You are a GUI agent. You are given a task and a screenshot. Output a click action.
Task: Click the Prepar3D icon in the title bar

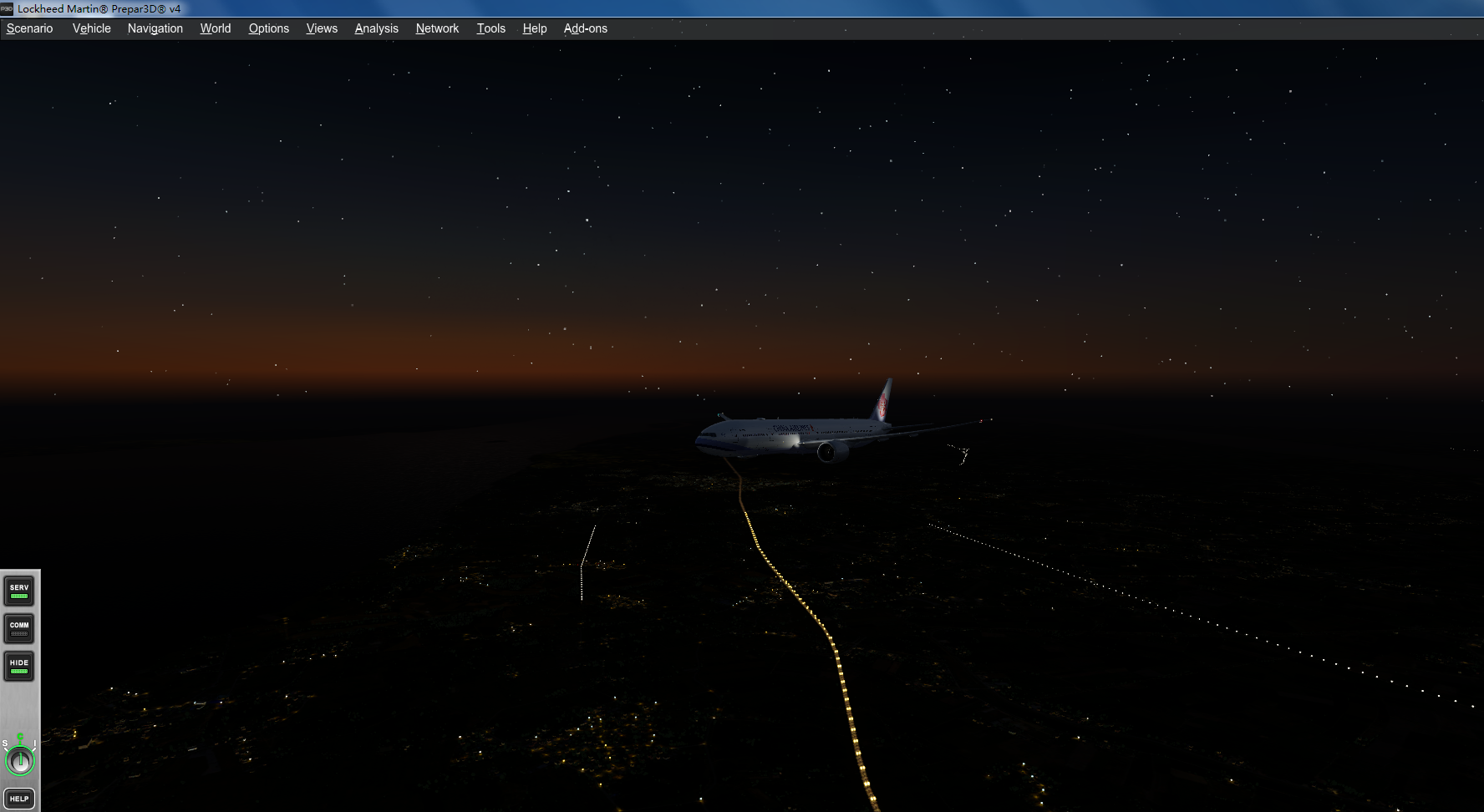click(x=8, y=9)
